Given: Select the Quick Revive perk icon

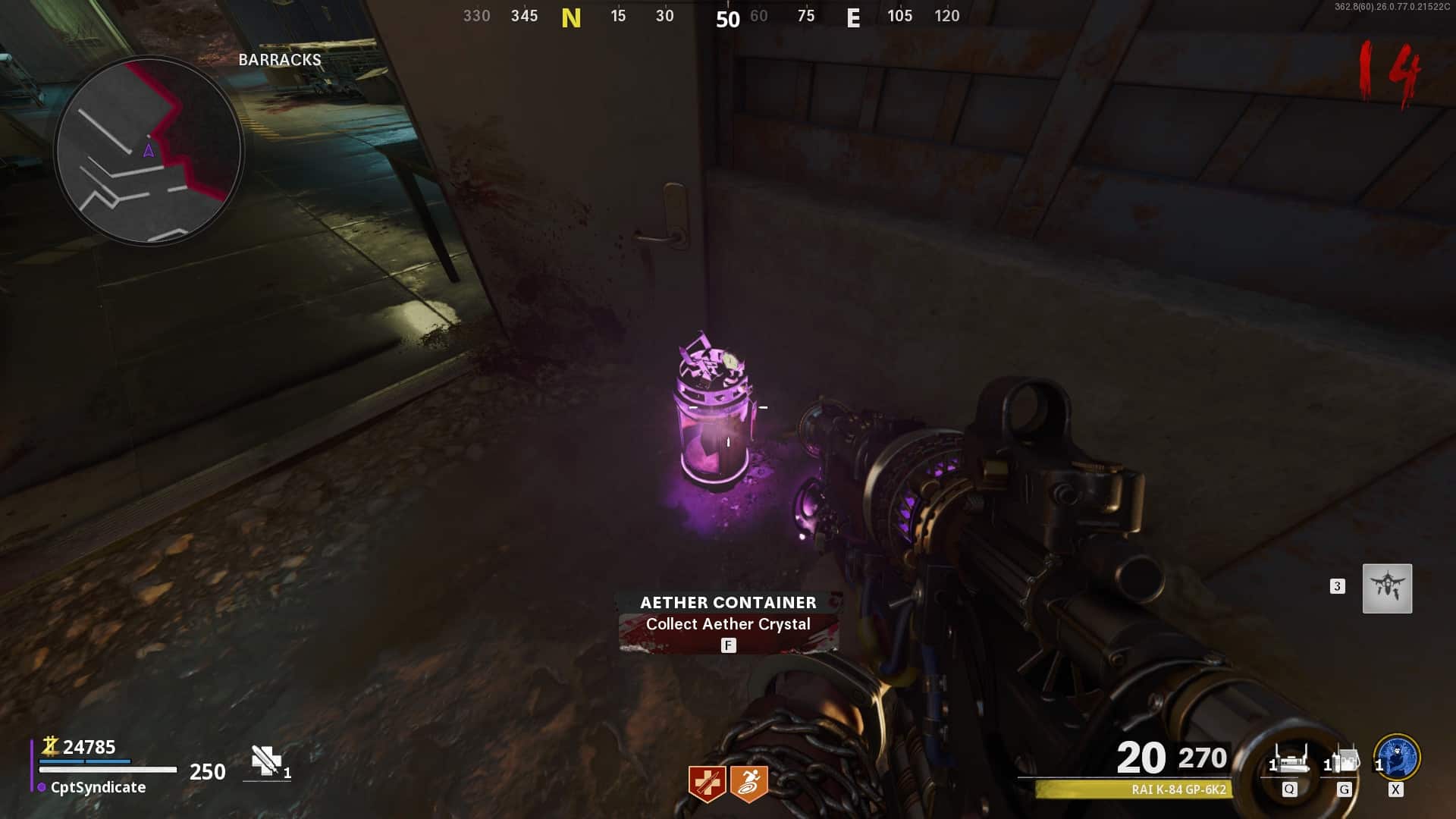Looking at the screenshot, I should point(707,783).
